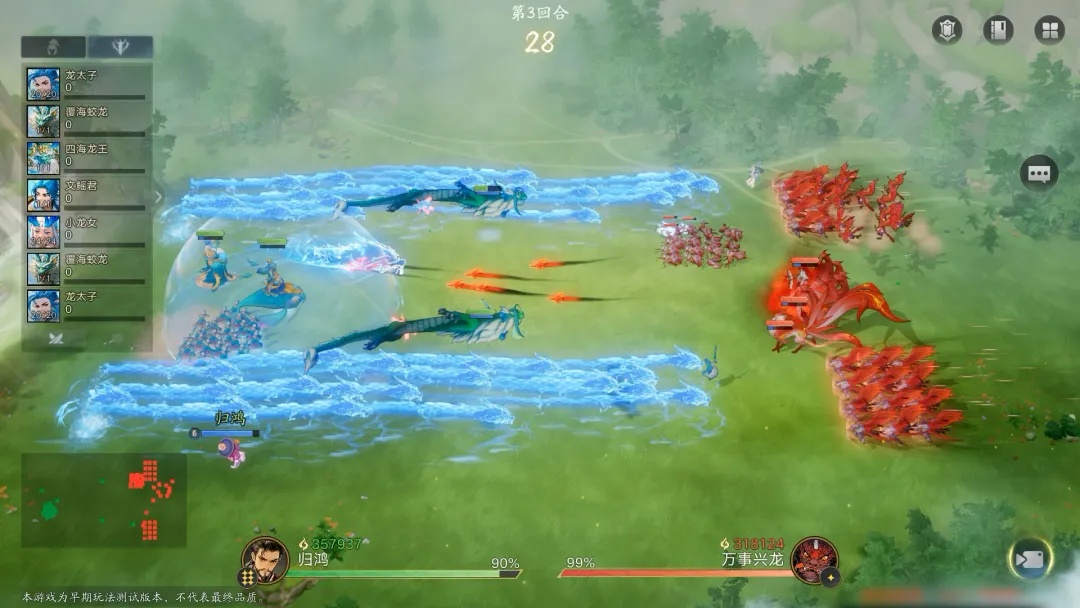
Task: Open the book journal icon
Action: (998, 30)
